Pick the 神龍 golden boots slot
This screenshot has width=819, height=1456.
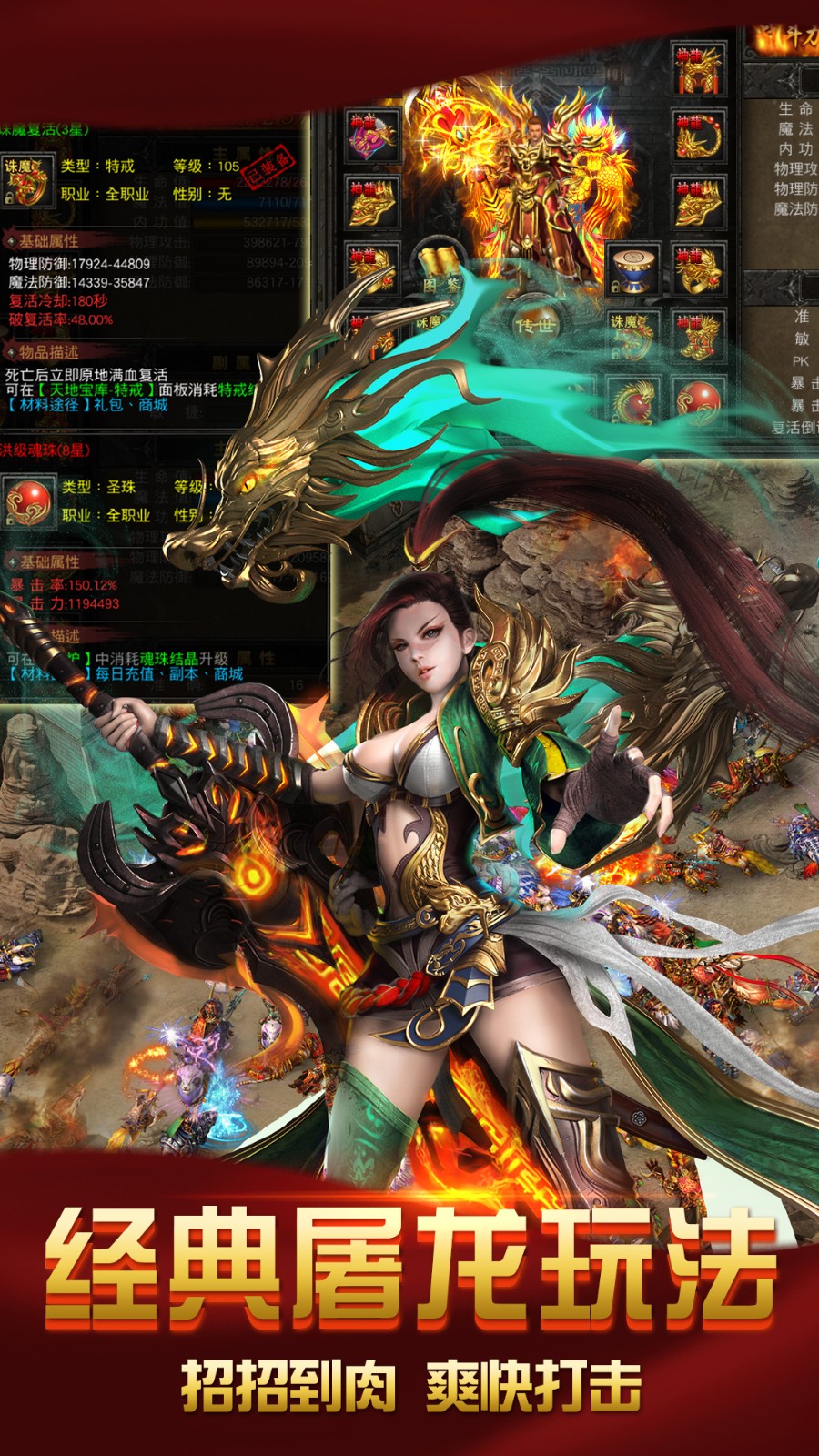pos(698,337)
